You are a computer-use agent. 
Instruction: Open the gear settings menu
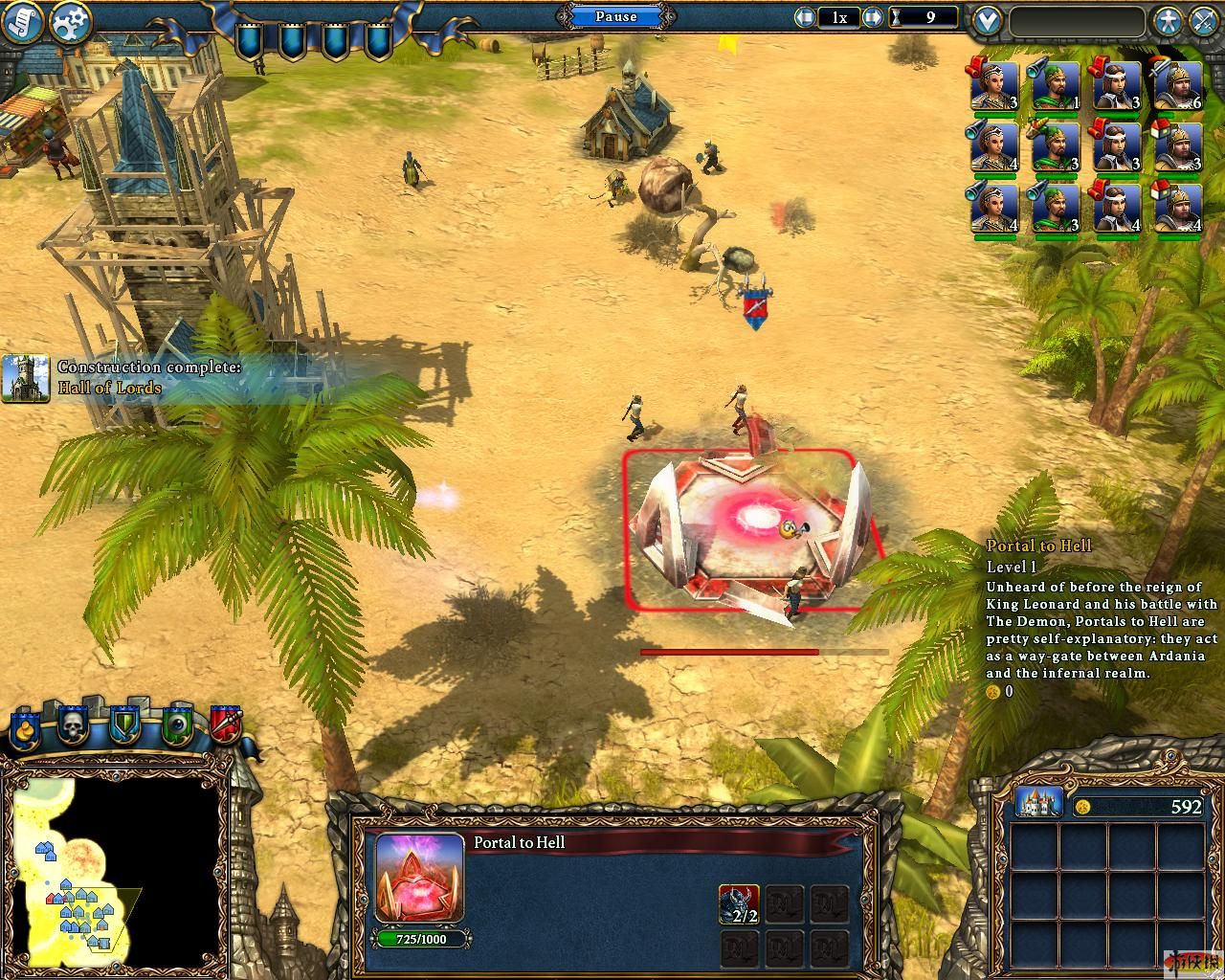click(70, 22)
